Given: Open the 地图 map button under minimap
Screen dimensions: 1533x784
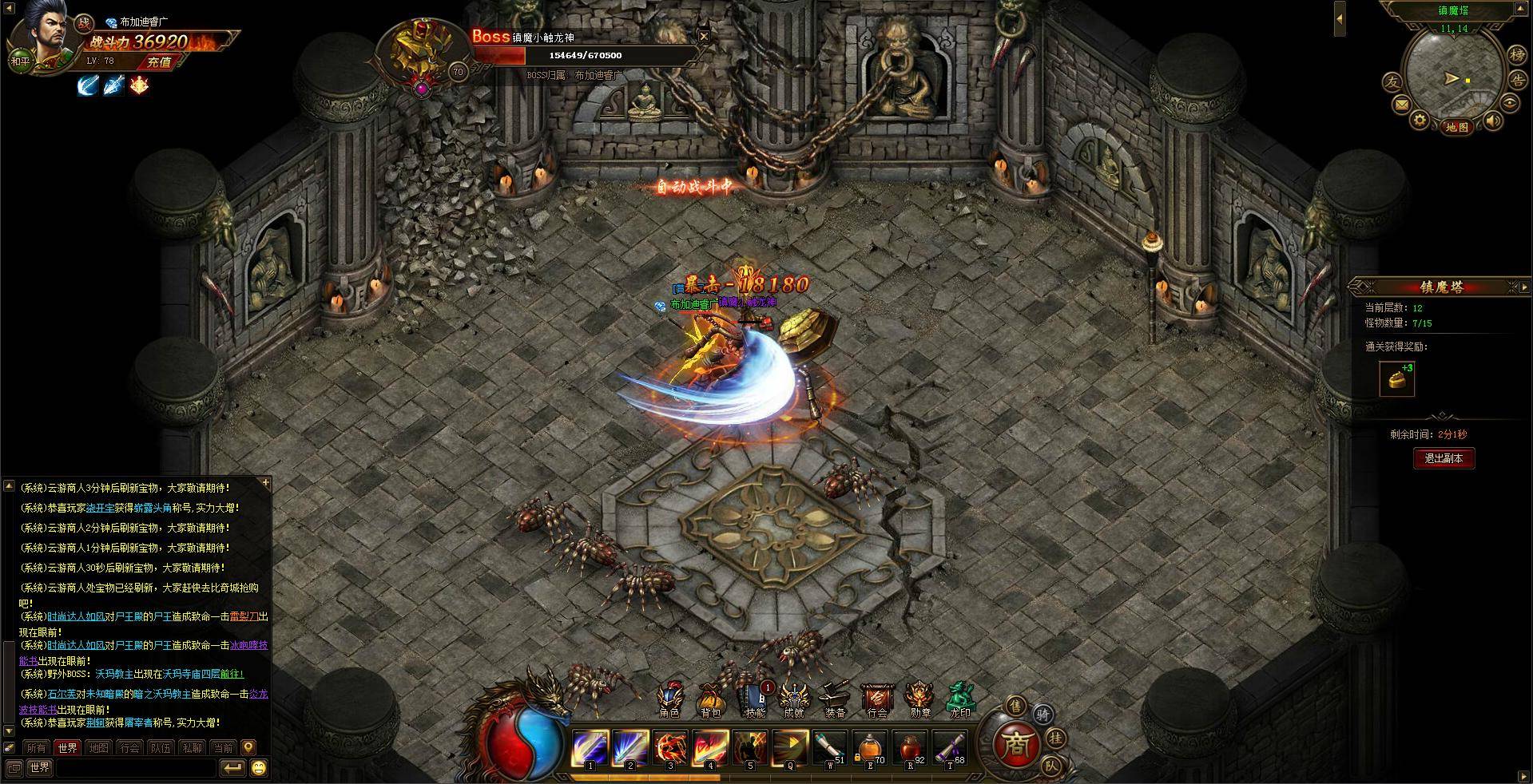Looking at the screenshot, I should [x=1457, y=127].
